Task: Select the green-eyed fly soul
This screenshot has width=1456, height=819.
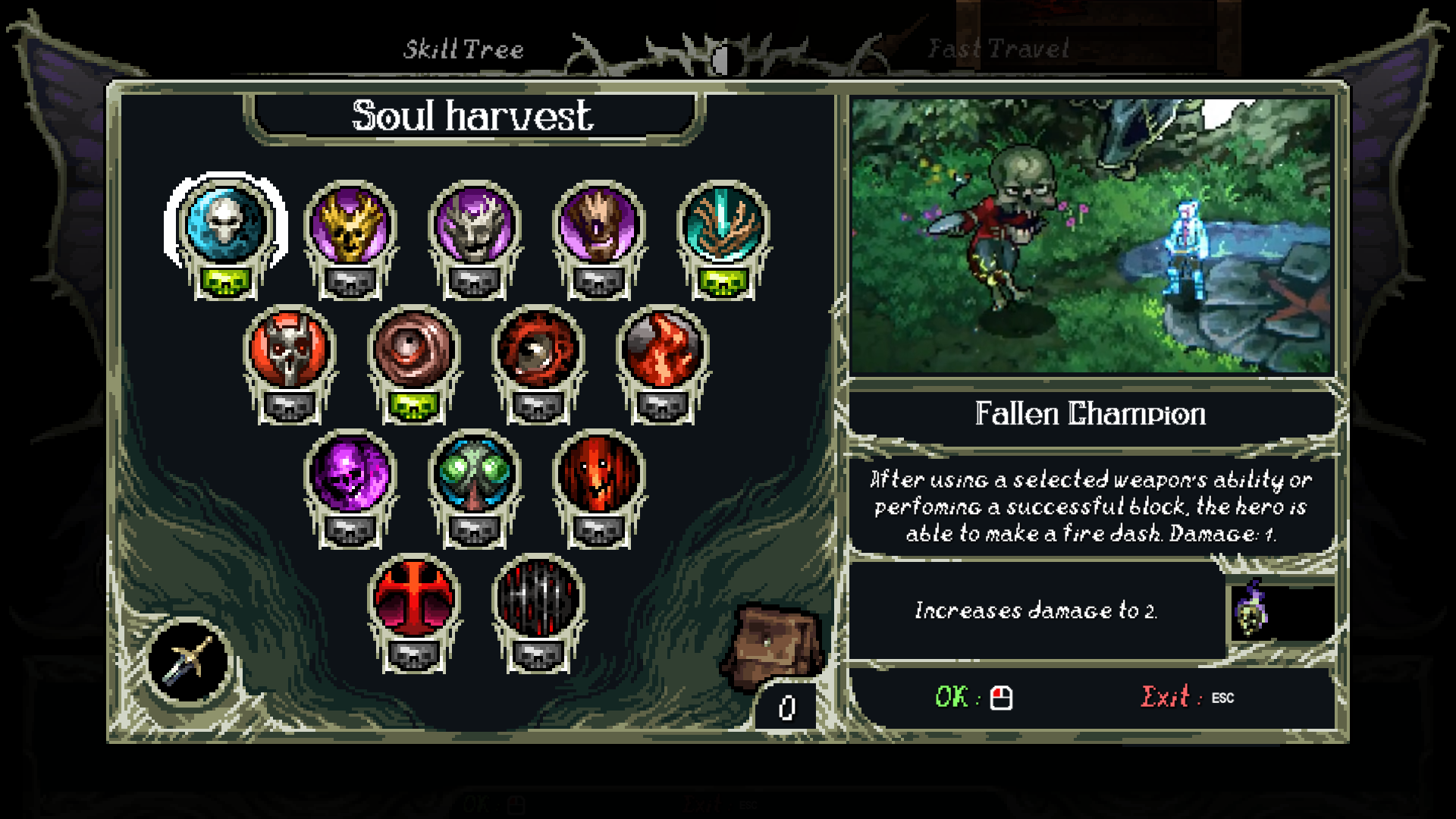Action: 474,475
